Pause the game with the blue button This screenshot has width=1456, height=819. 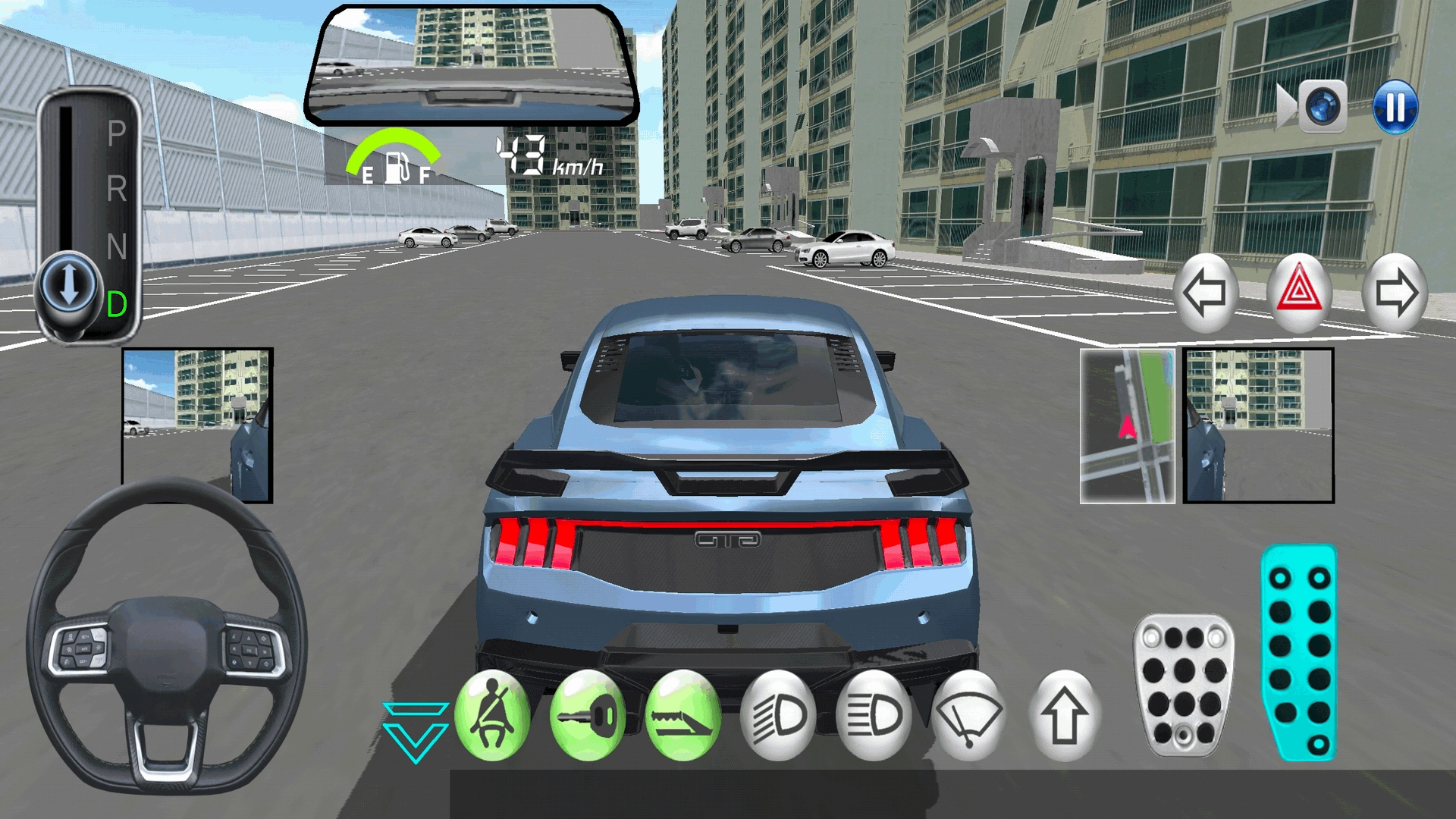coord(1395,107)
